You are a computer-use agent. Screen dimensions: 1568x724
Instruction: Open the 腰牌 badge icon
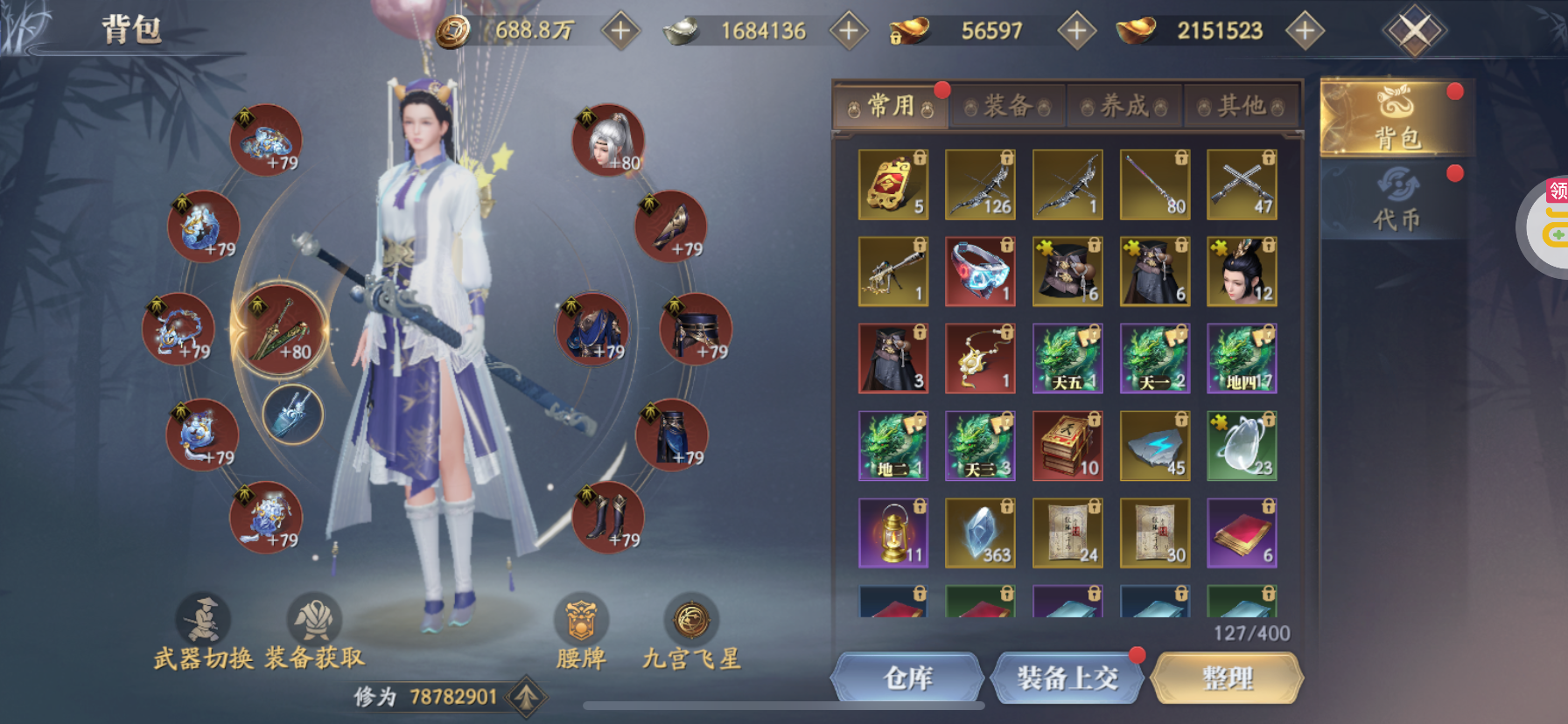pyautogui.click(x=581, y=631)
